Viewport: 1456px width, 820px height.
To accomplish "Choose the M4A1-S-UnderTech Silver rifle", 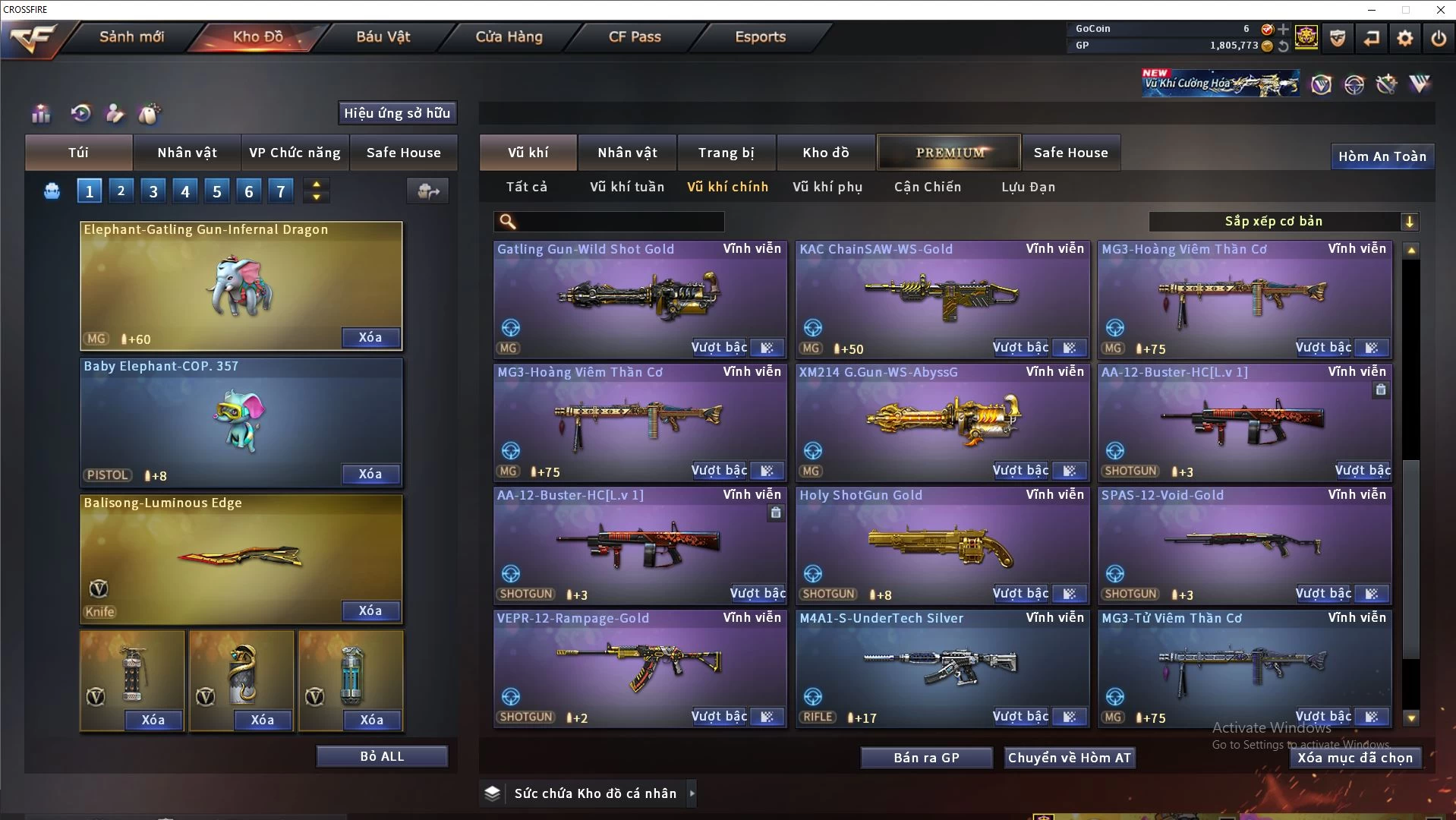I will (x=941, y=668).
